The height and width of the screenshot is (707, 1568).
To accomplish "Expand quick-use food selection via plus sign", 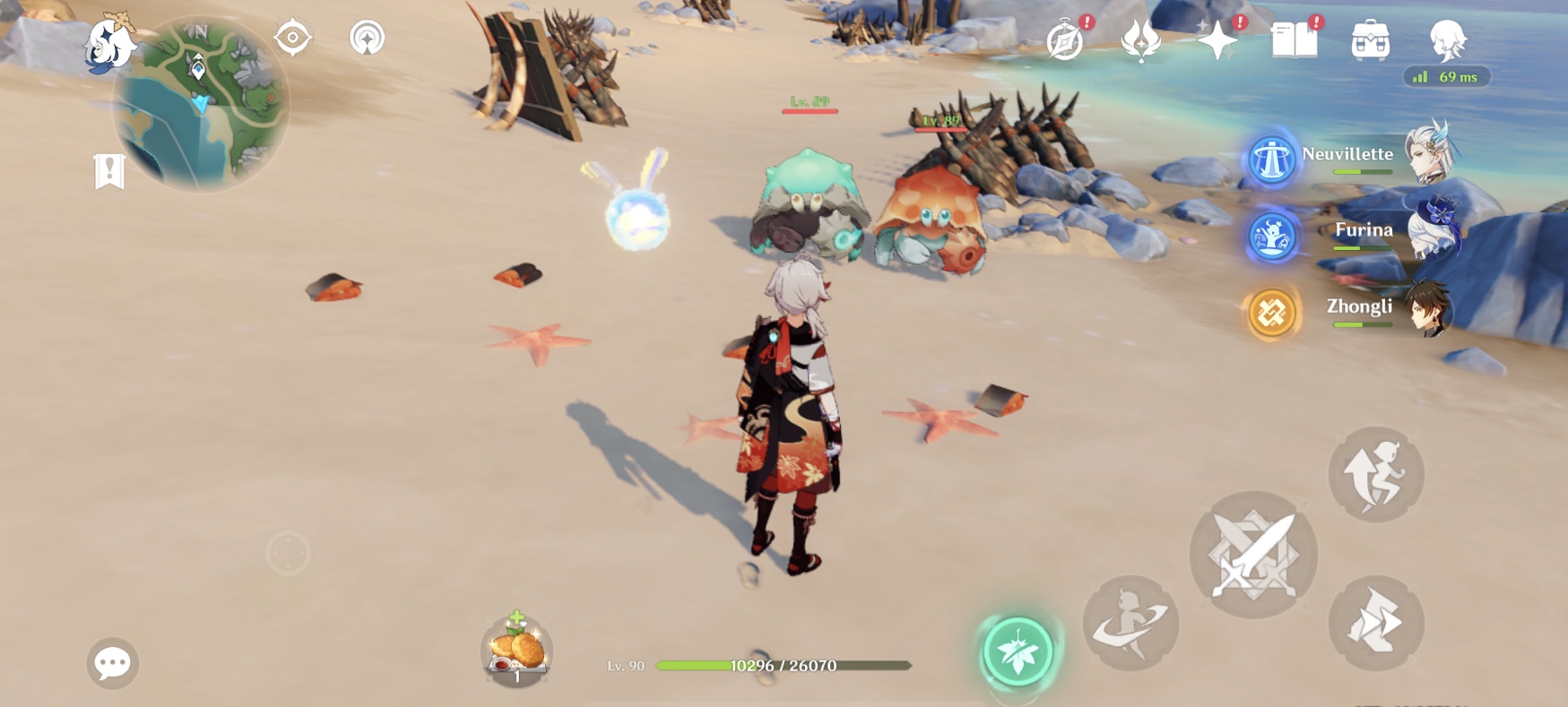I will click(x=516, y=616).
